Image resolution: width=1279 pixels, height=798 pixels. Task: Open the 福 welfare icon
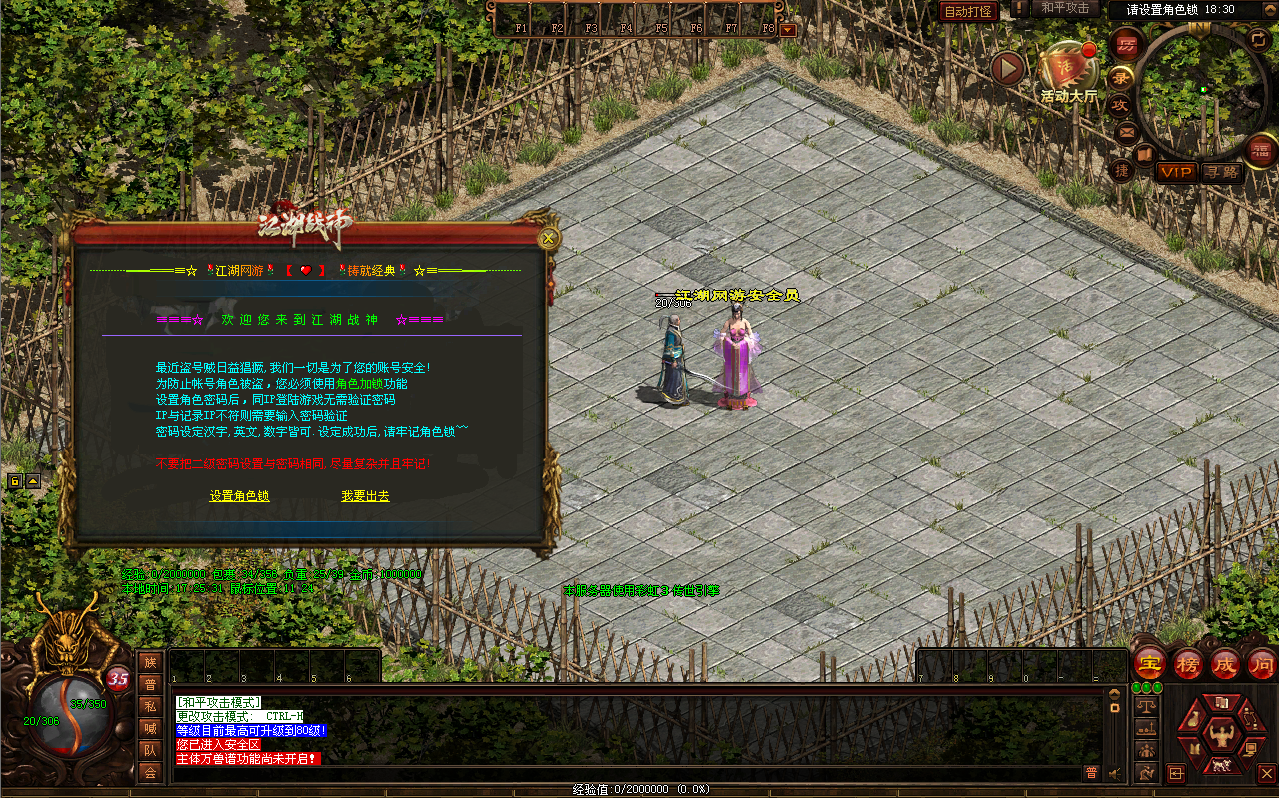(1260, 151)
